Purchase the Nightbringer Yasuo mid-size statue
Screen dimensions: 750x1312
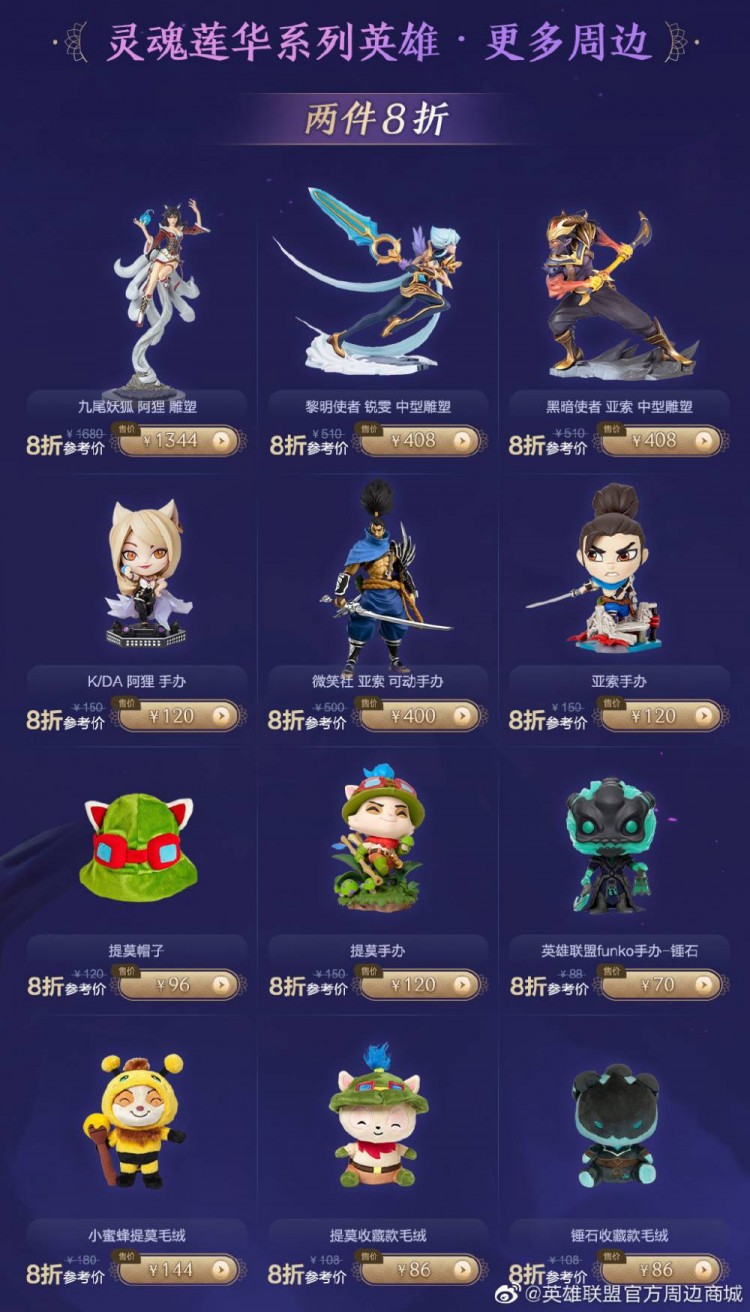pyautogui.click(x=660, y=440)
